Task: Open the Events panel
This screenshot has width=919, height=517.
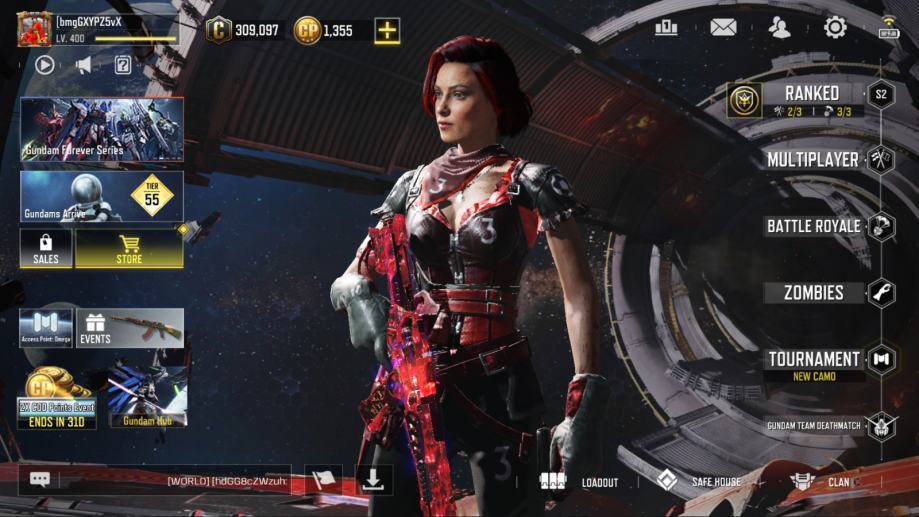Action: [130, 328]
